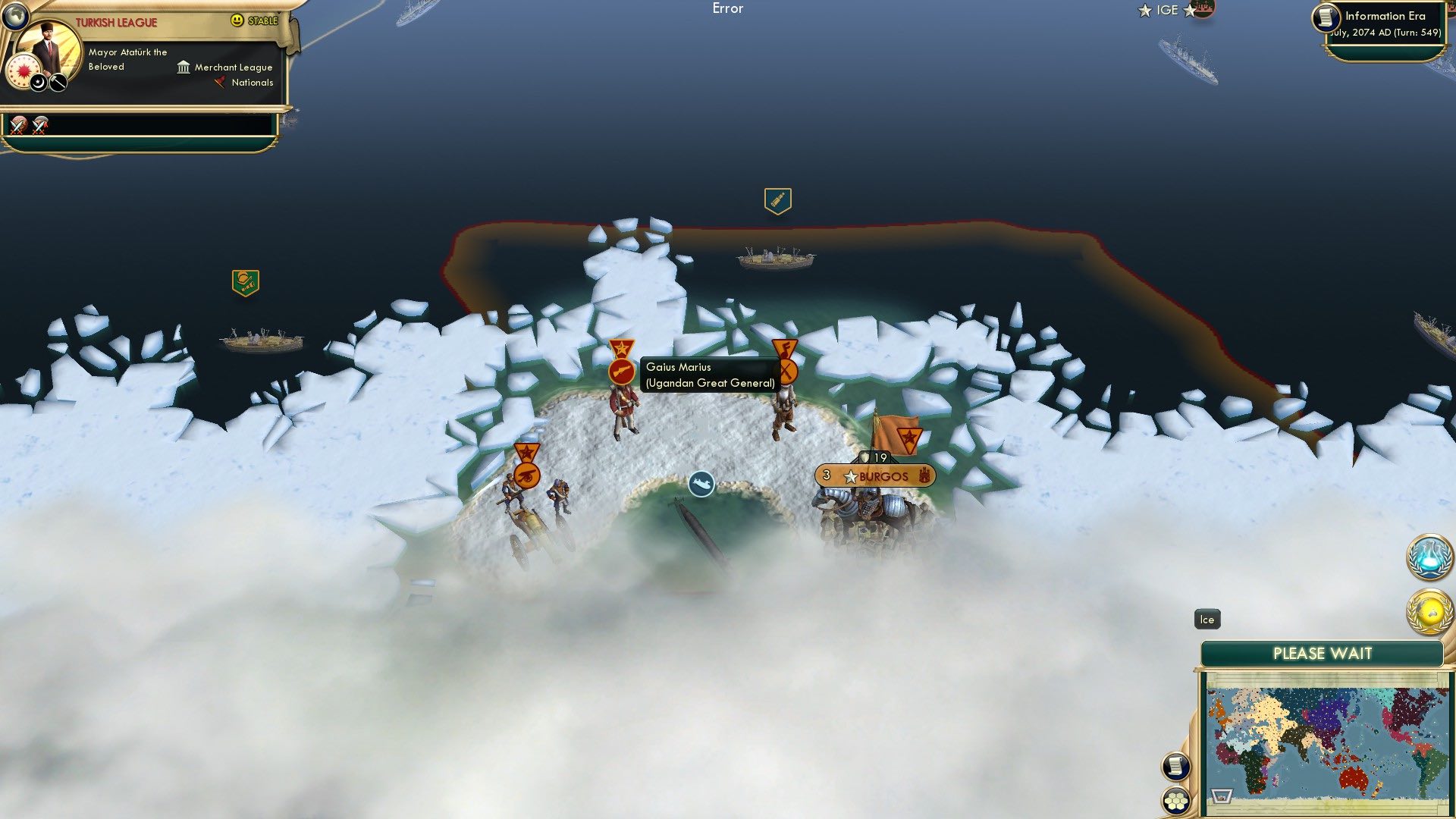Screen dimensions: 1456x819
Task: Open the notification log scroll icon
Action: 1176,766
